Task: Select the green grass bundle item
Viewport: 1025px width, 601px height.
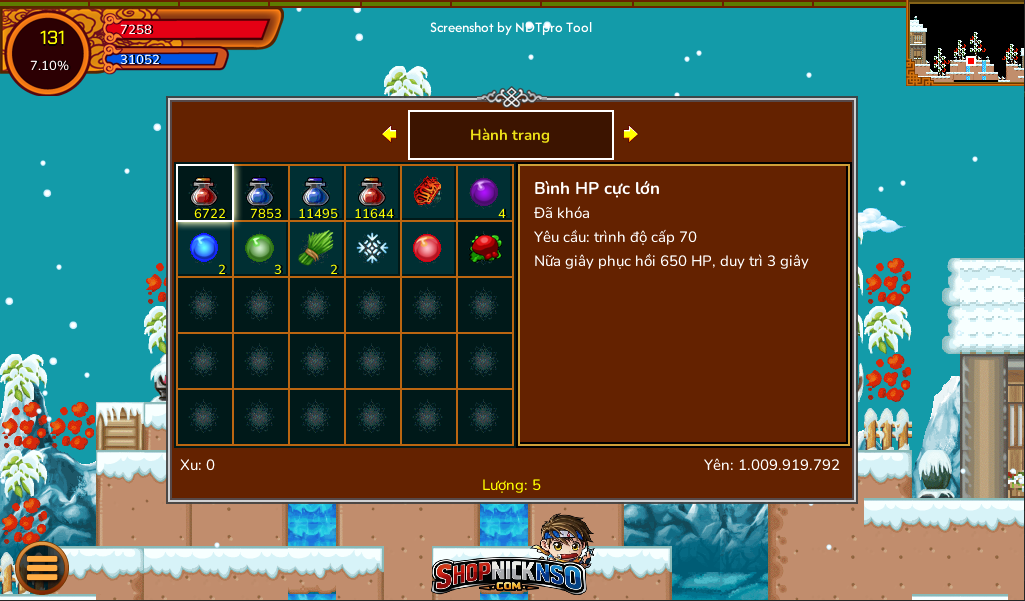Action: pos(317,248)
